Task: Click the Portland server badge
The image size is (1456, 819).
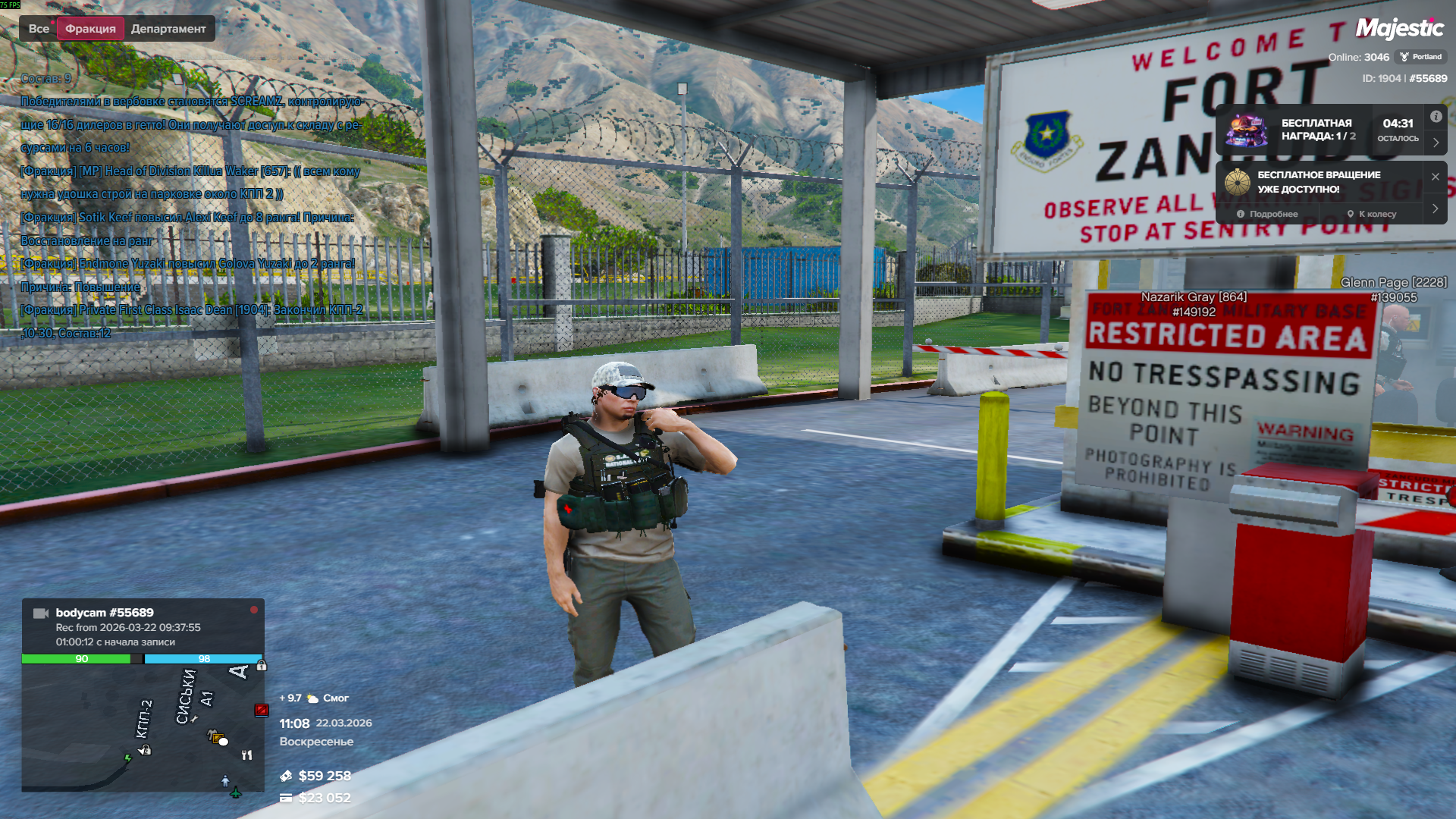Action: pyautogui.click(x=1420, y=57)
